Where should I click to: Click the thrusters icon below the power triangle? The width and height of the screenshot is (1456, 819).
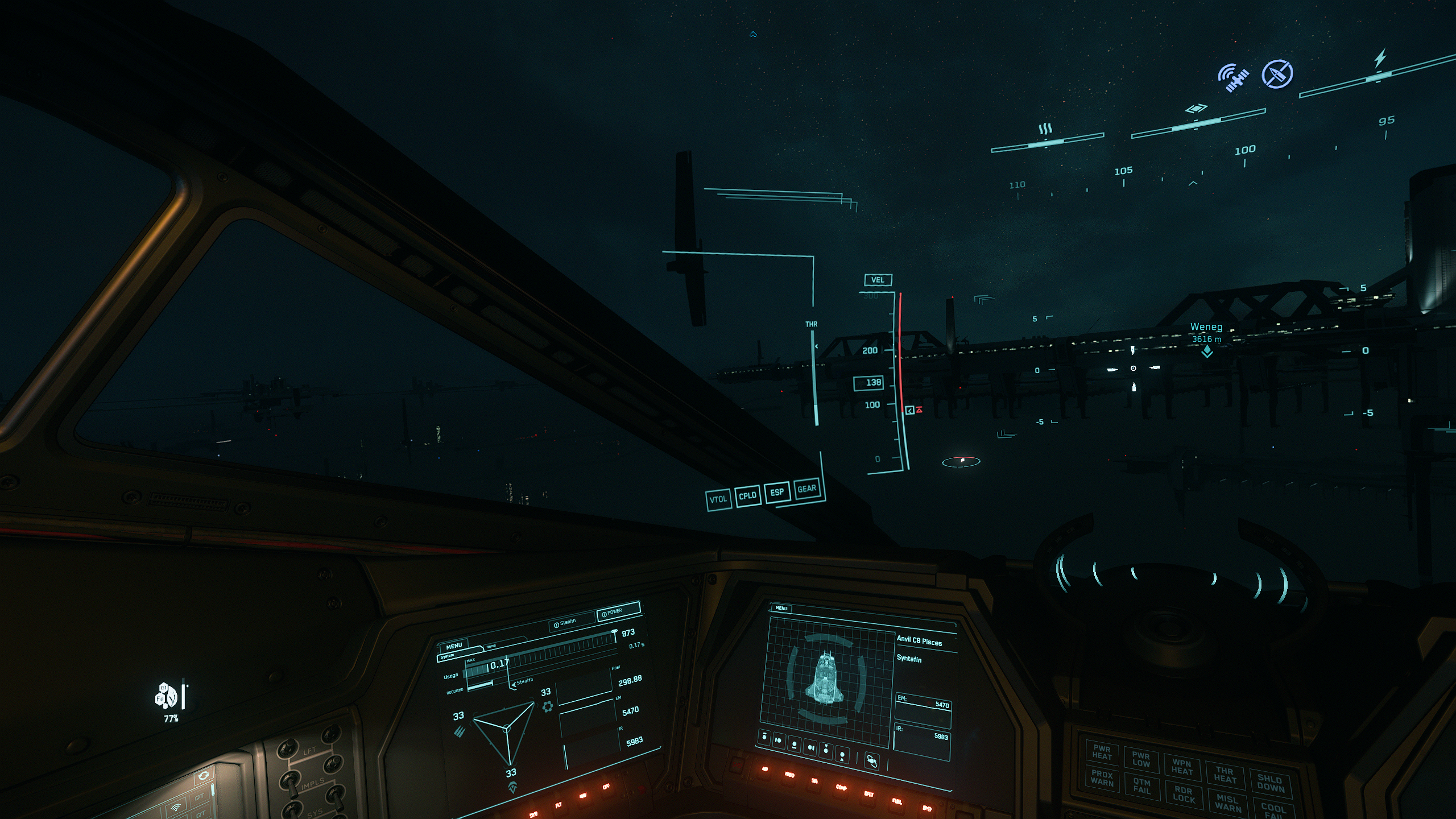point(512,787)
